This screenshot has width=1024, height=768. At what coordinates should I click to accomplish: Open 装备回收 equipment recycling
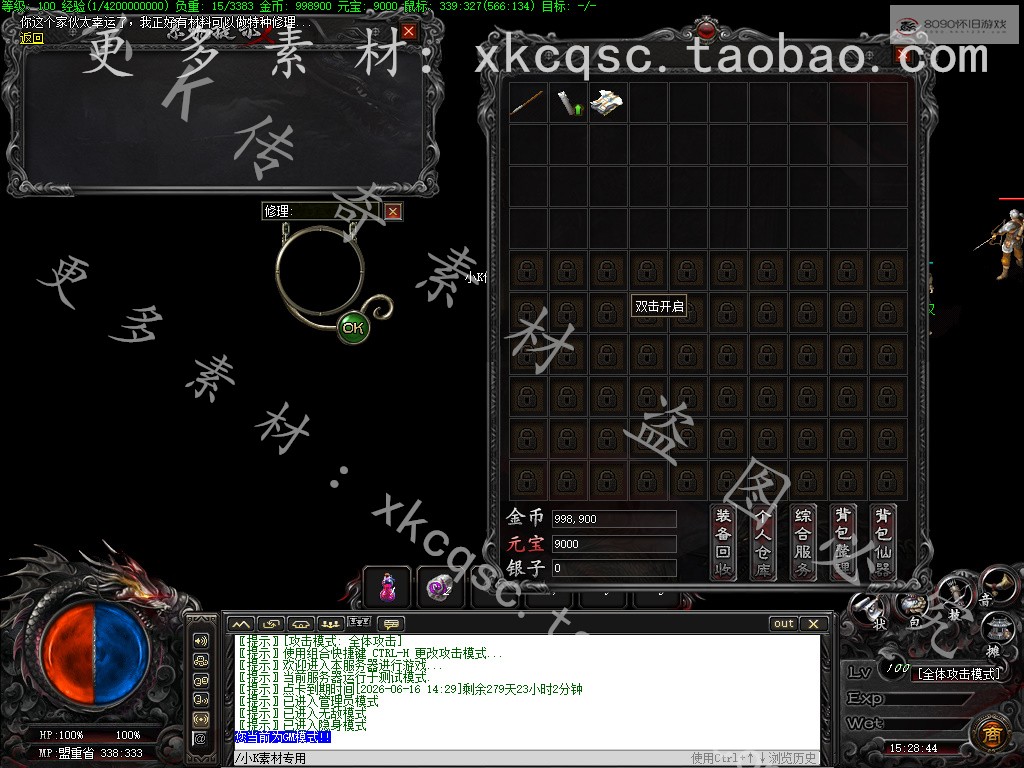coord(723,542)
